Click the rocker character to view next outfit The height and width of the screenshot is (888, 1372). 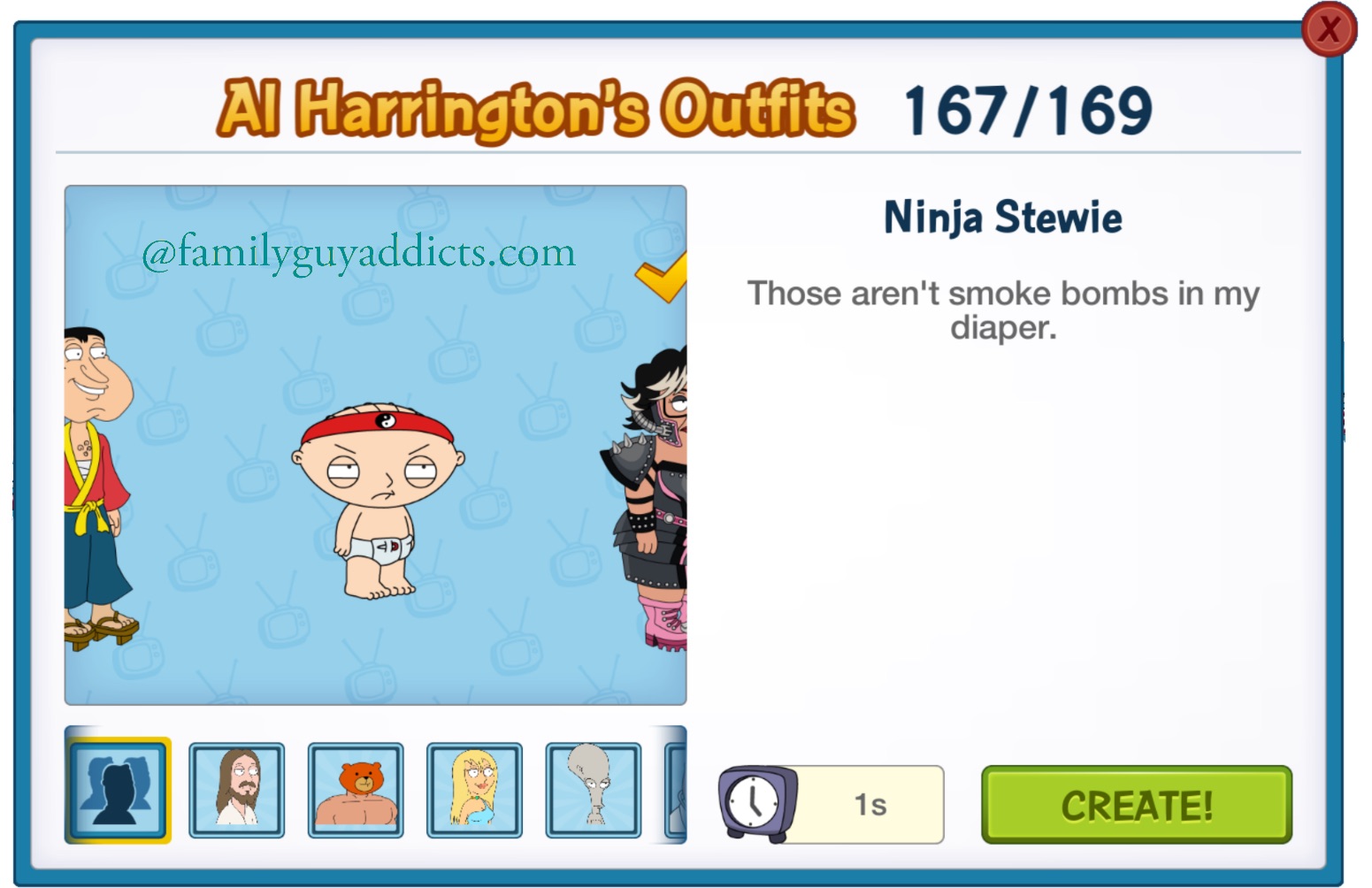pyautogui.click(x=655, y=495)
